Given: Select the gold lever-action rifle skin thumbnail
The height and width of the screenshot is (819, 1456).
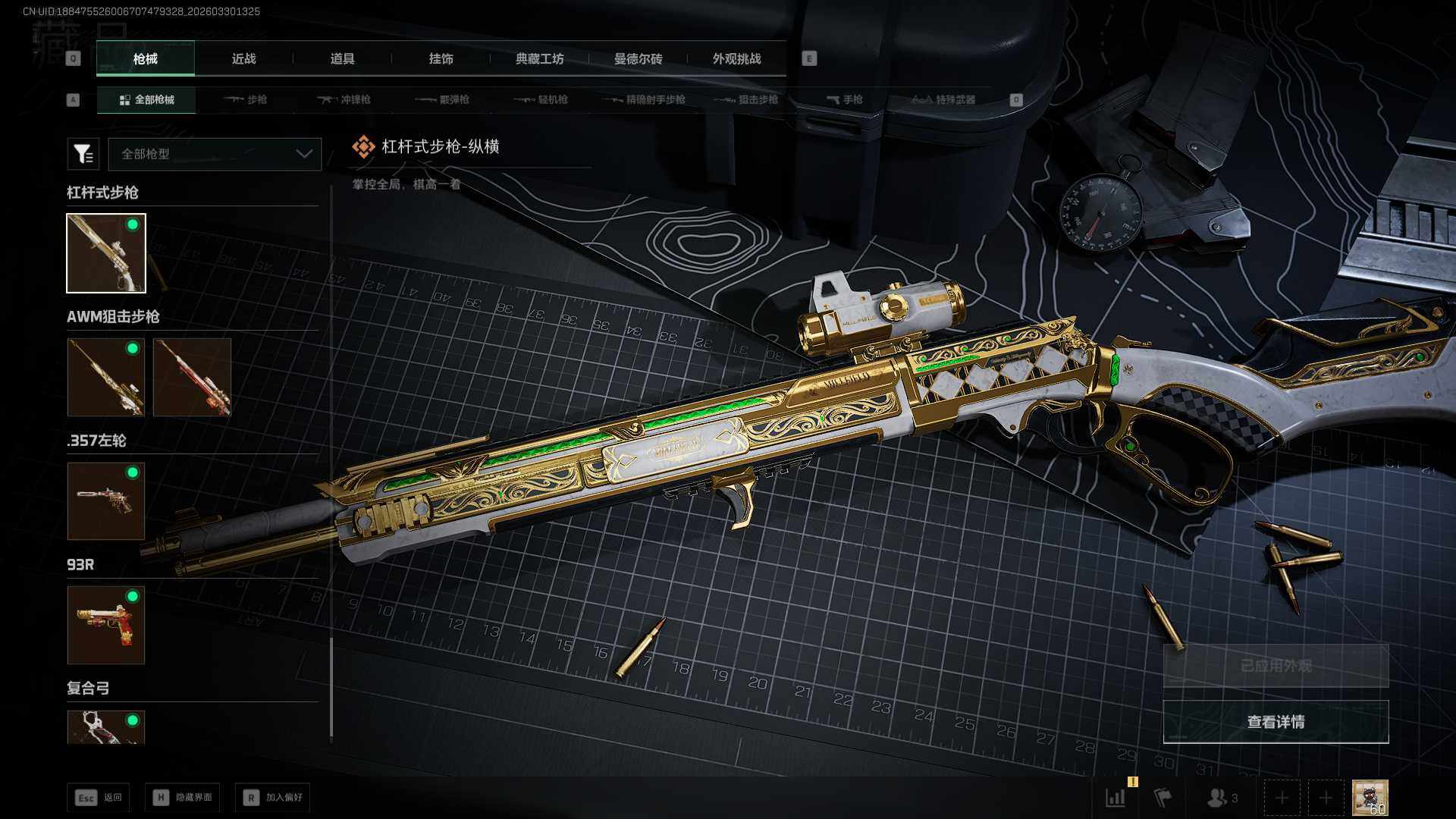Looking at the screenshot, I should pos(106,253).
